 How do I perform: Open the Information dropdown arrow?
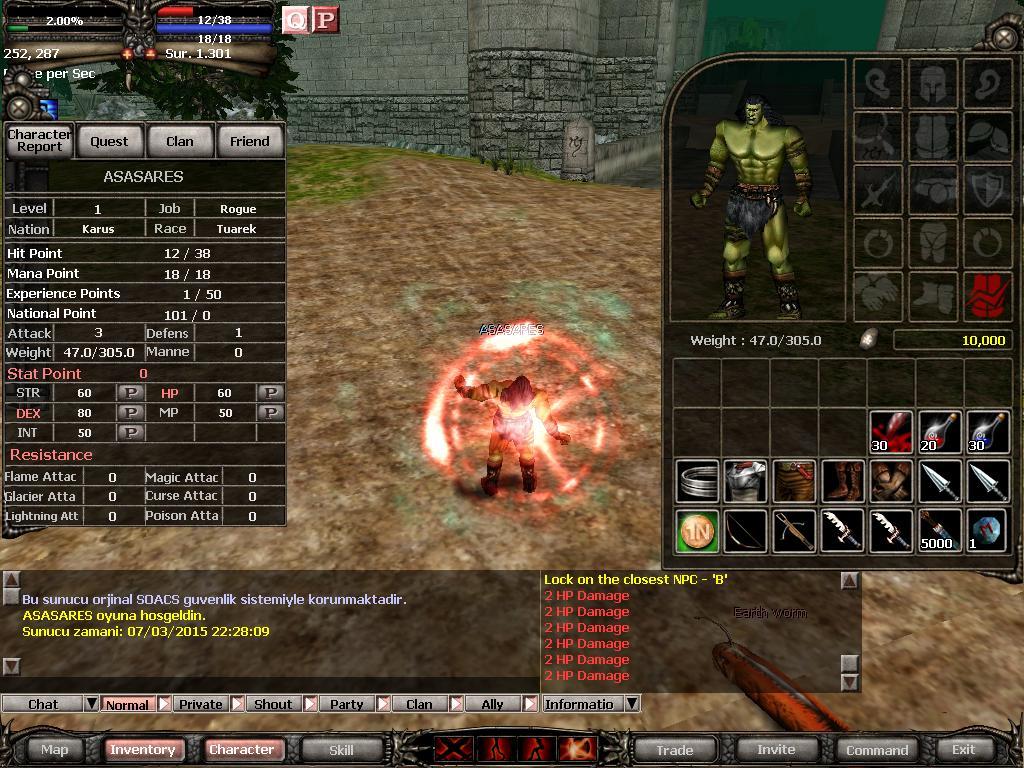tap(632, 704)
